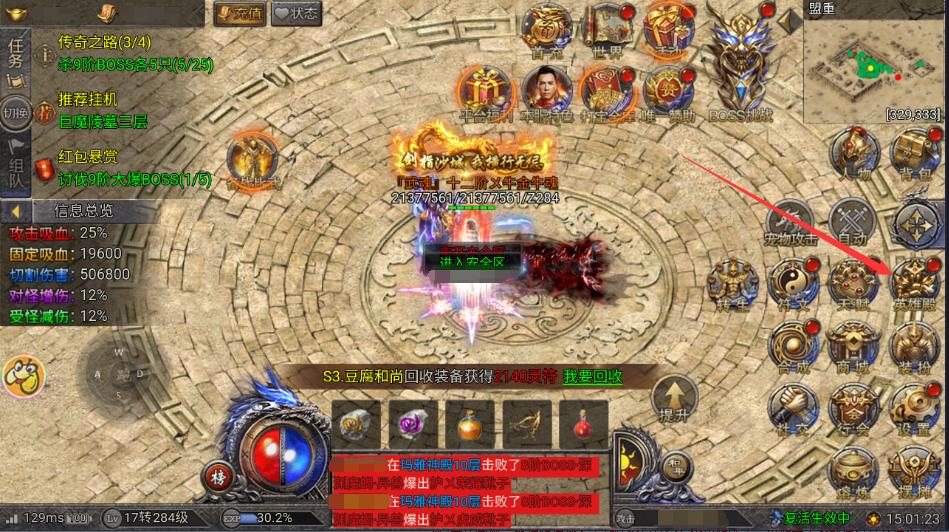Screen dimensions: 949x532
Task: Click the 我要回收 recycle link
Action: coord(591,376)
